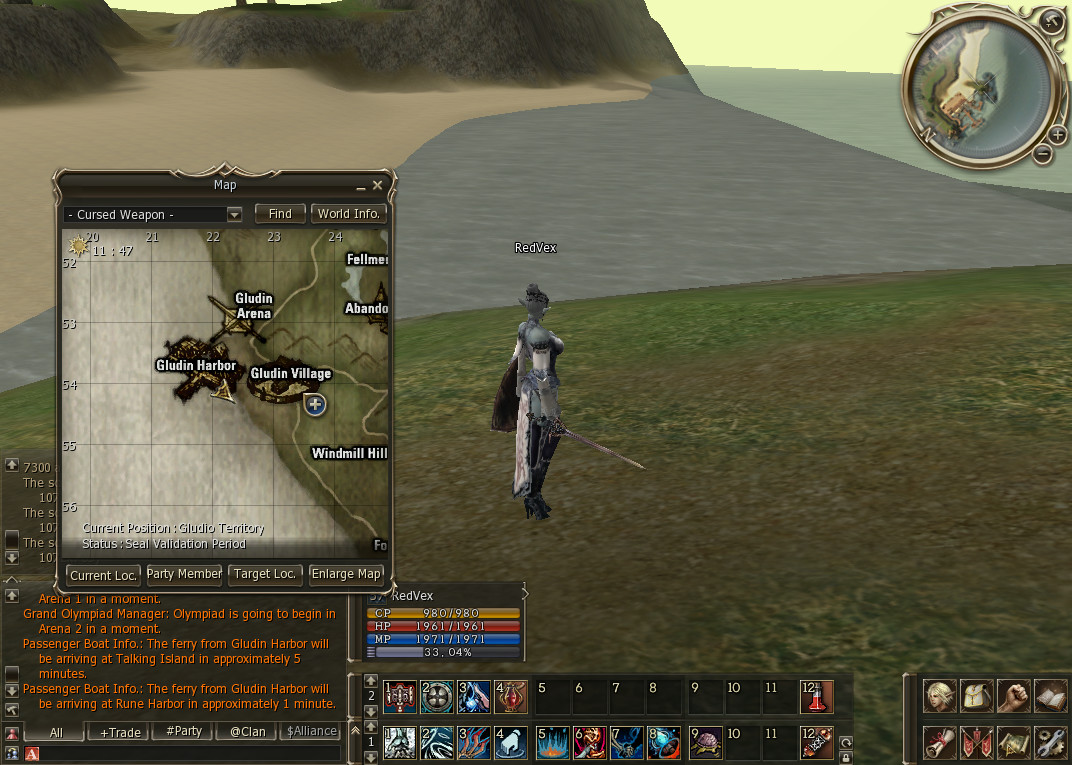Close the Map window
This screenshot has height=765, width=1072.
point(377,186)
